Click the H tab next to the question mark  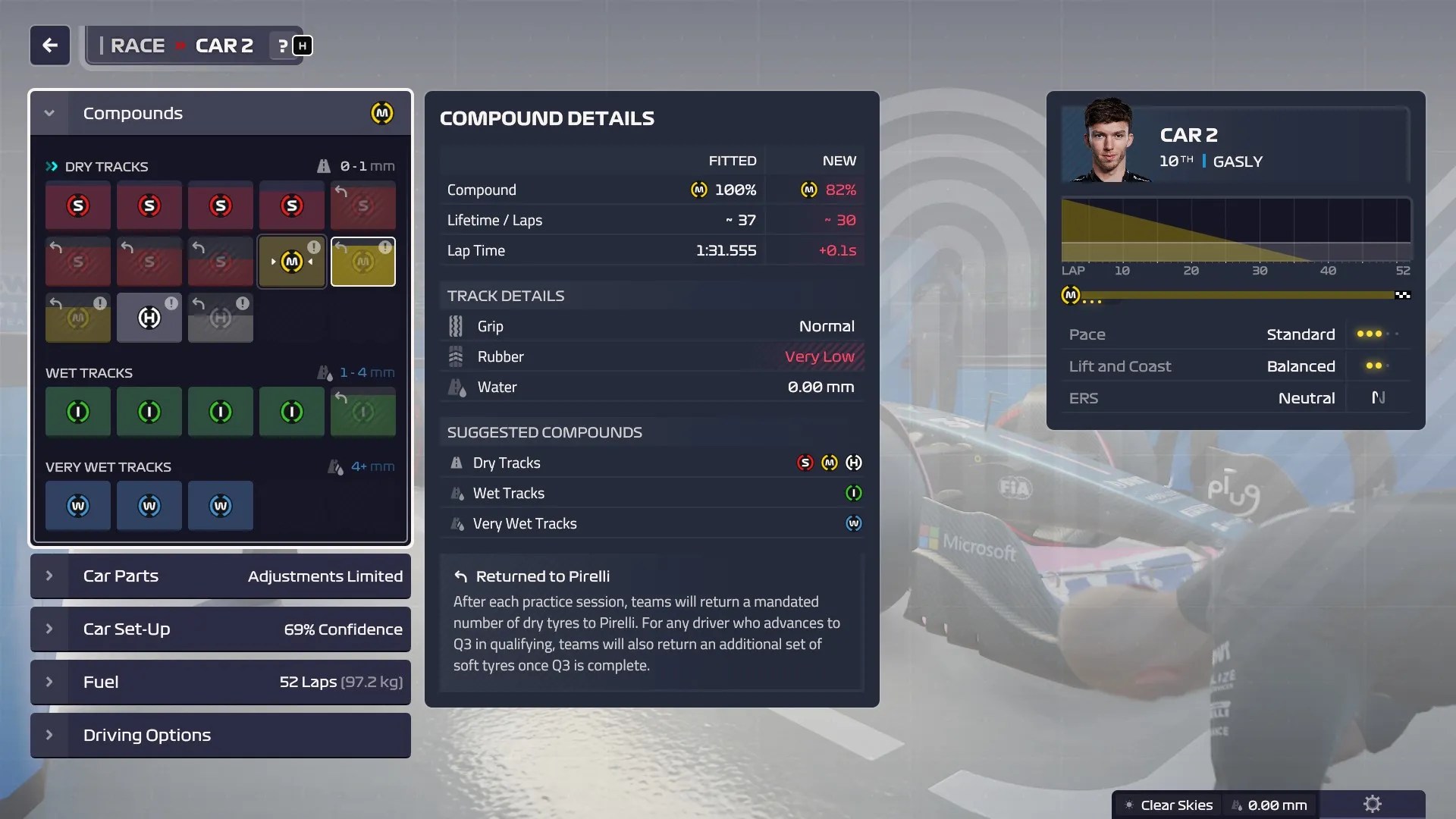click(303, 45)
